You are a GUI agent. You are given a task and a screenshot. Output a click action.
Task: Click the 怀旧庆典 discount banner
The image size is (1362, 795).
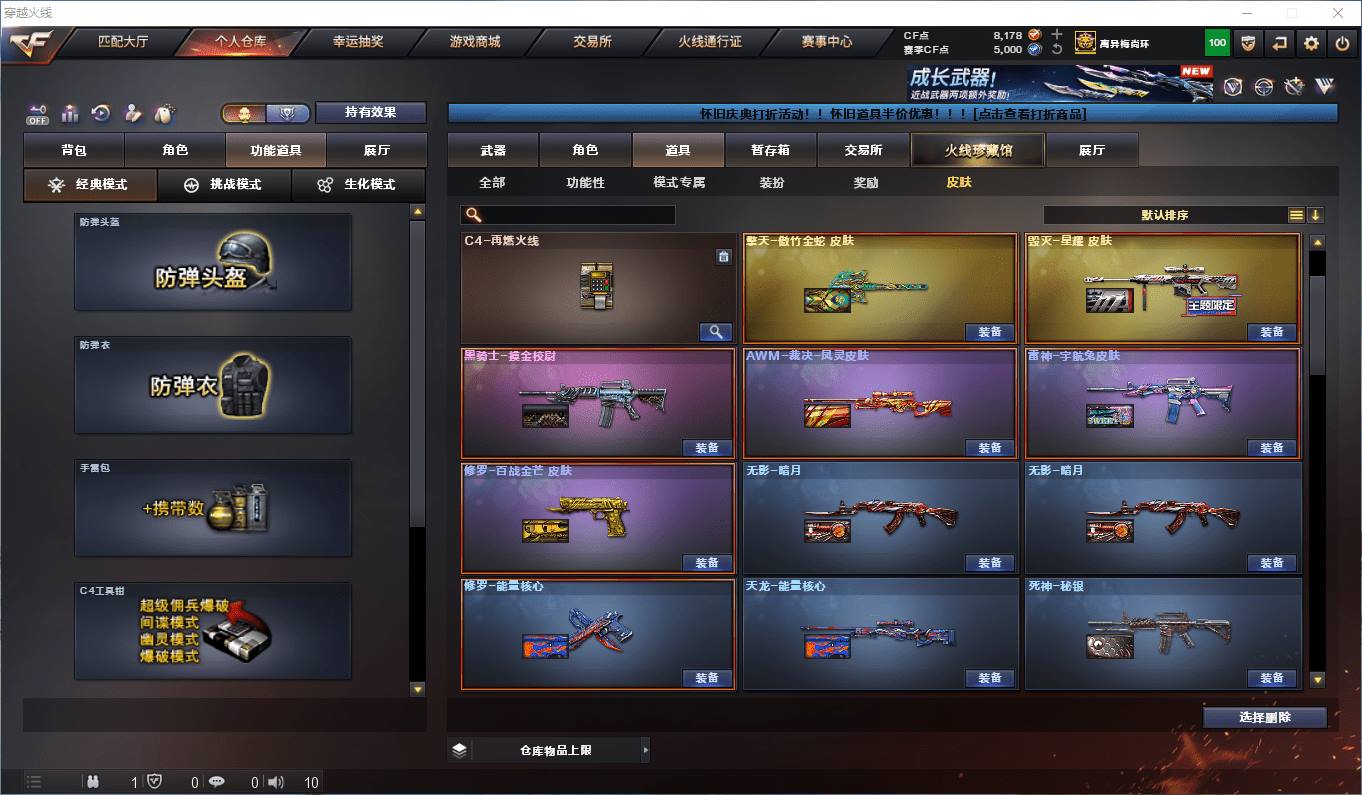click(892, 113)
